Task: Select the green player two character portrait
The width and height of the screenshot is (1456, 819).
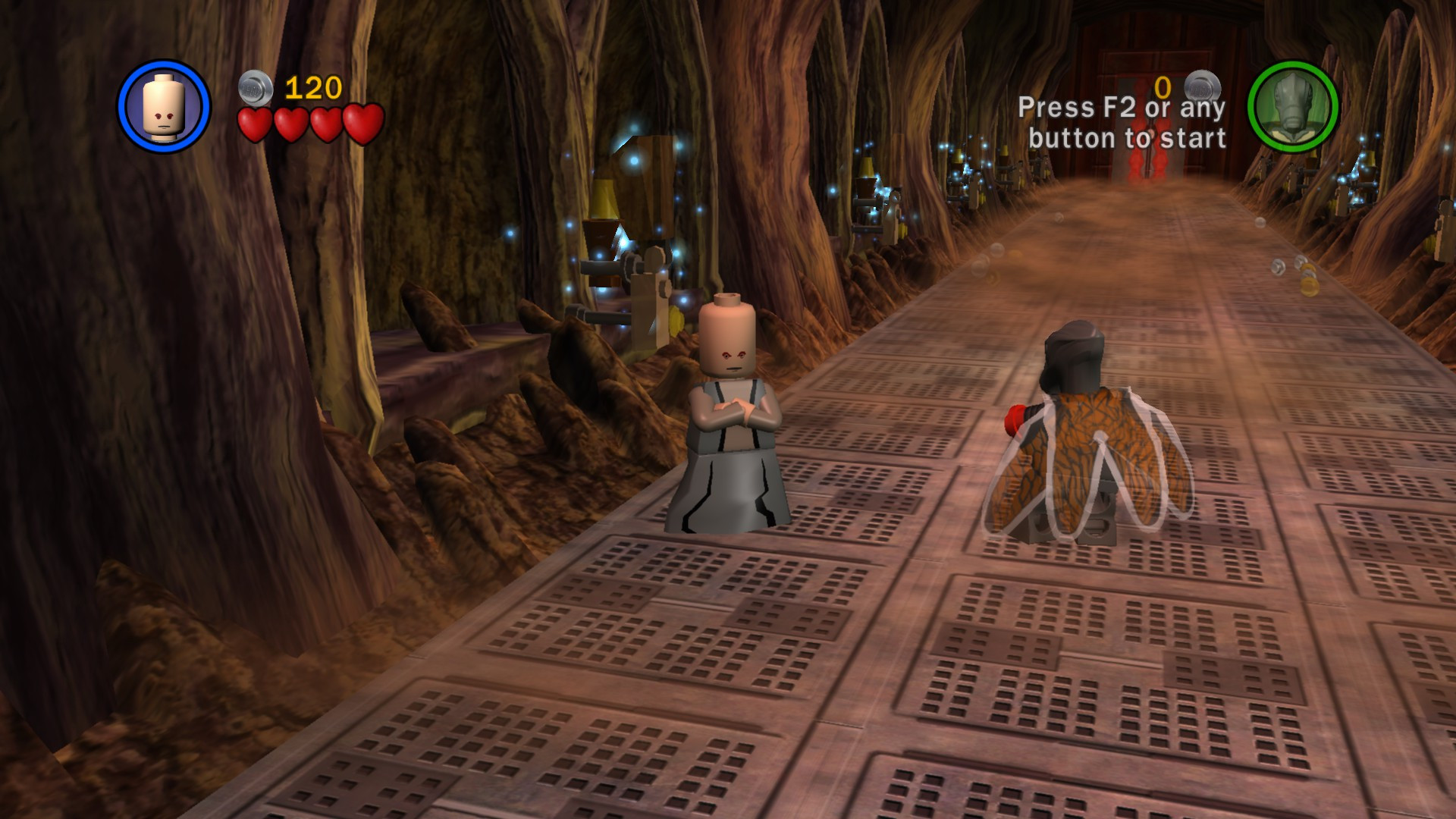Action: 1294,106
